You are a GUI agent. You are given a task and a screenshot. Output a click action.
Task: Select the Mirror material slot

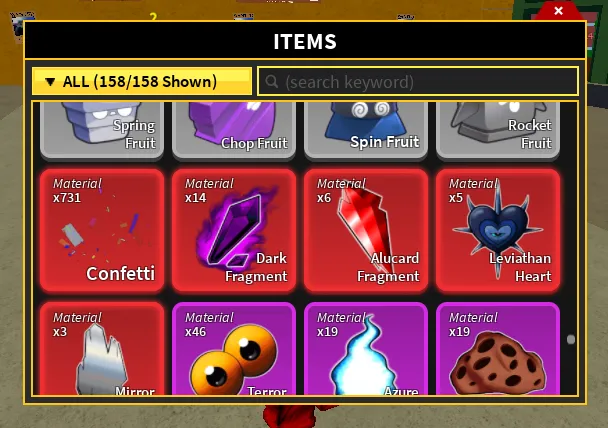click(102, 350)
